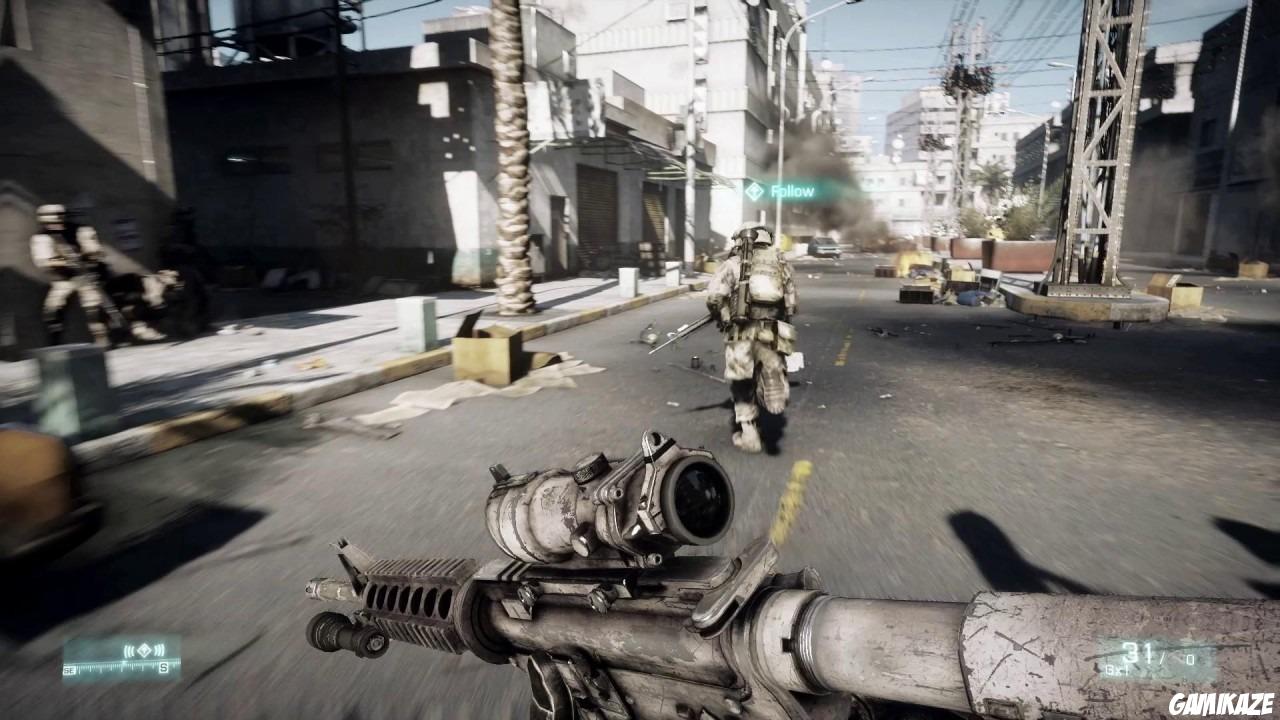Click the left signal-wave icon beside the waypoint
The width and height of the screenshot is (1280, 720).
128,650
